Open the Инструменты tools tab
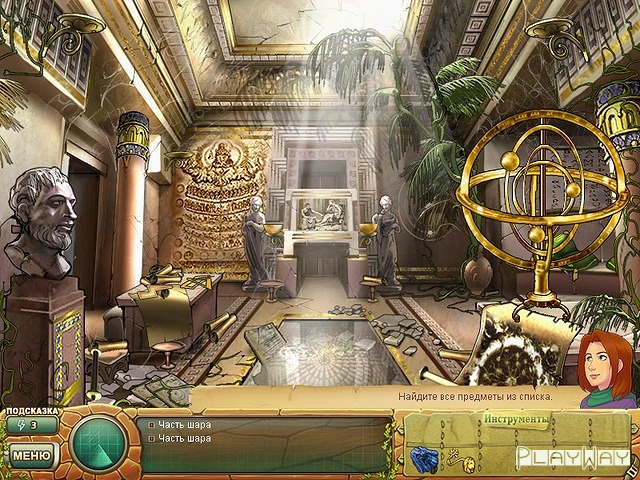Image resolution: width=640 pixels, height=480 pixels. point(516,418)
